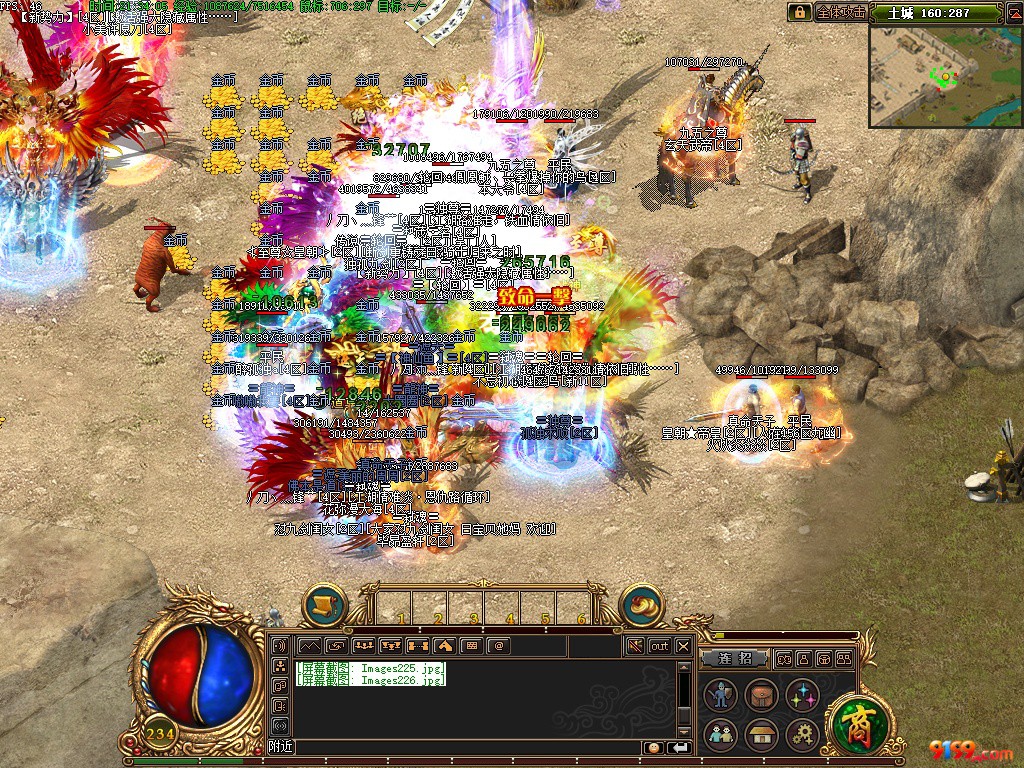Image resolution: width=1024 pixels, height=768 pixels.
Task: Click the padlock lock button
Action: (799, 12)
